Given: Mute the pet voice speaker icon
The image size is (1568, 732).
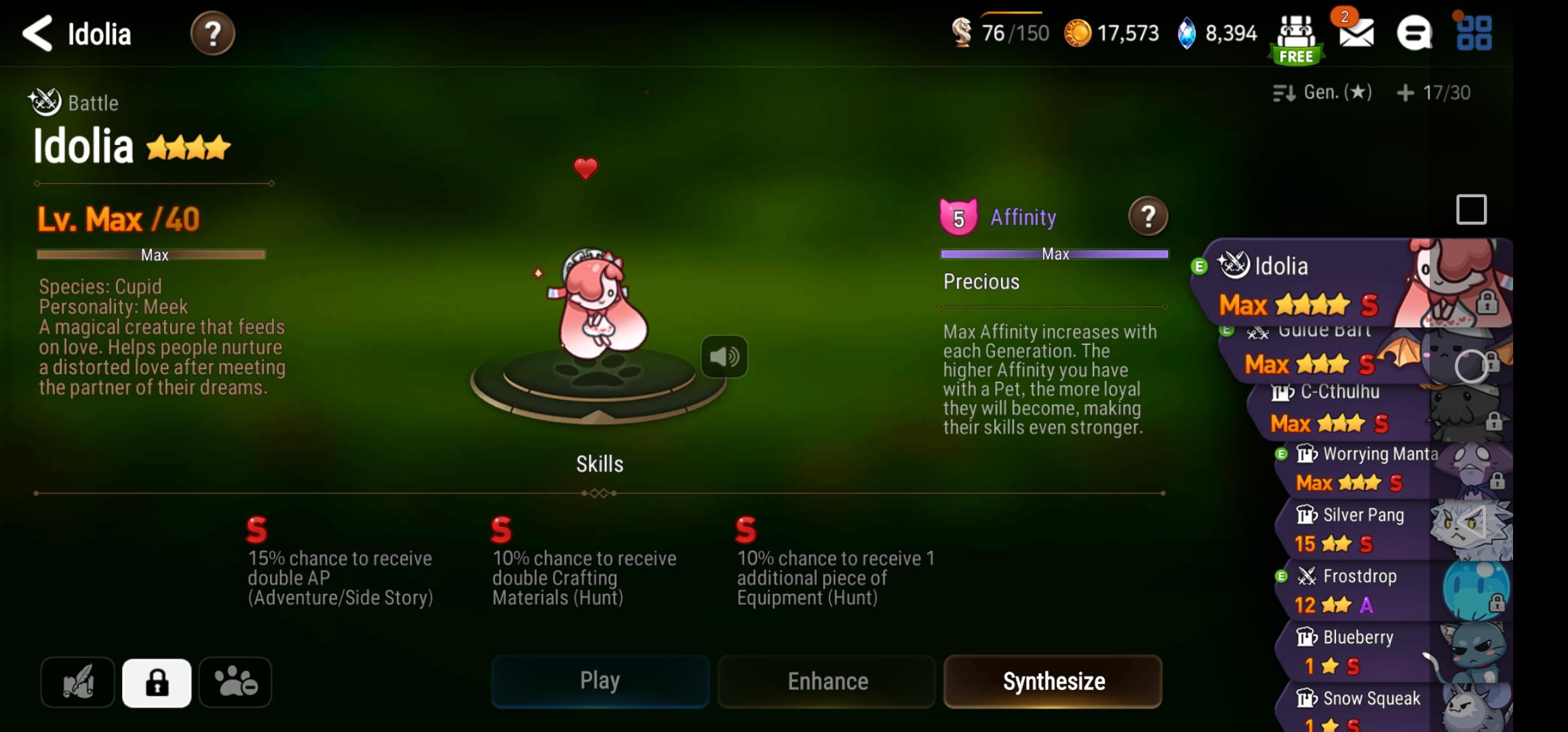Looking at the screenshot, I should click(726, 357).
